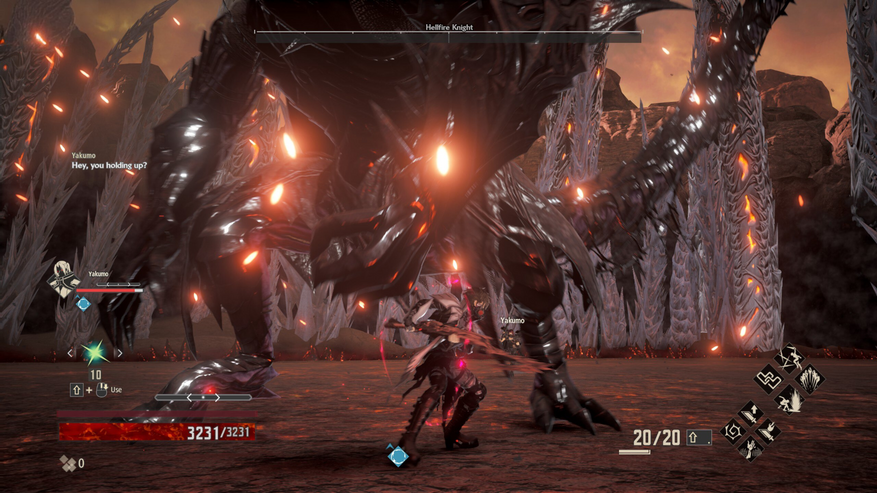Activate the crouching figure blast gift
This screenshot has height=493, width=877.
click(790, 399)
